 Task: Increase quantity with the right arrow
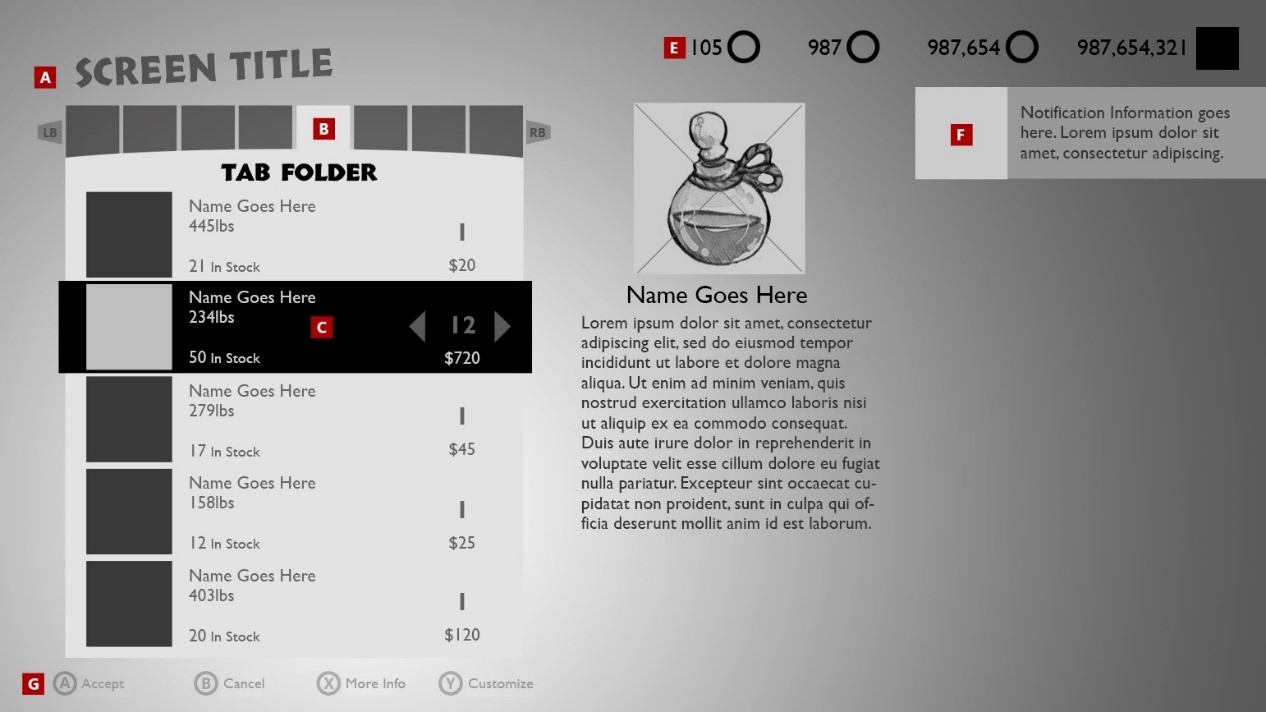503,326
